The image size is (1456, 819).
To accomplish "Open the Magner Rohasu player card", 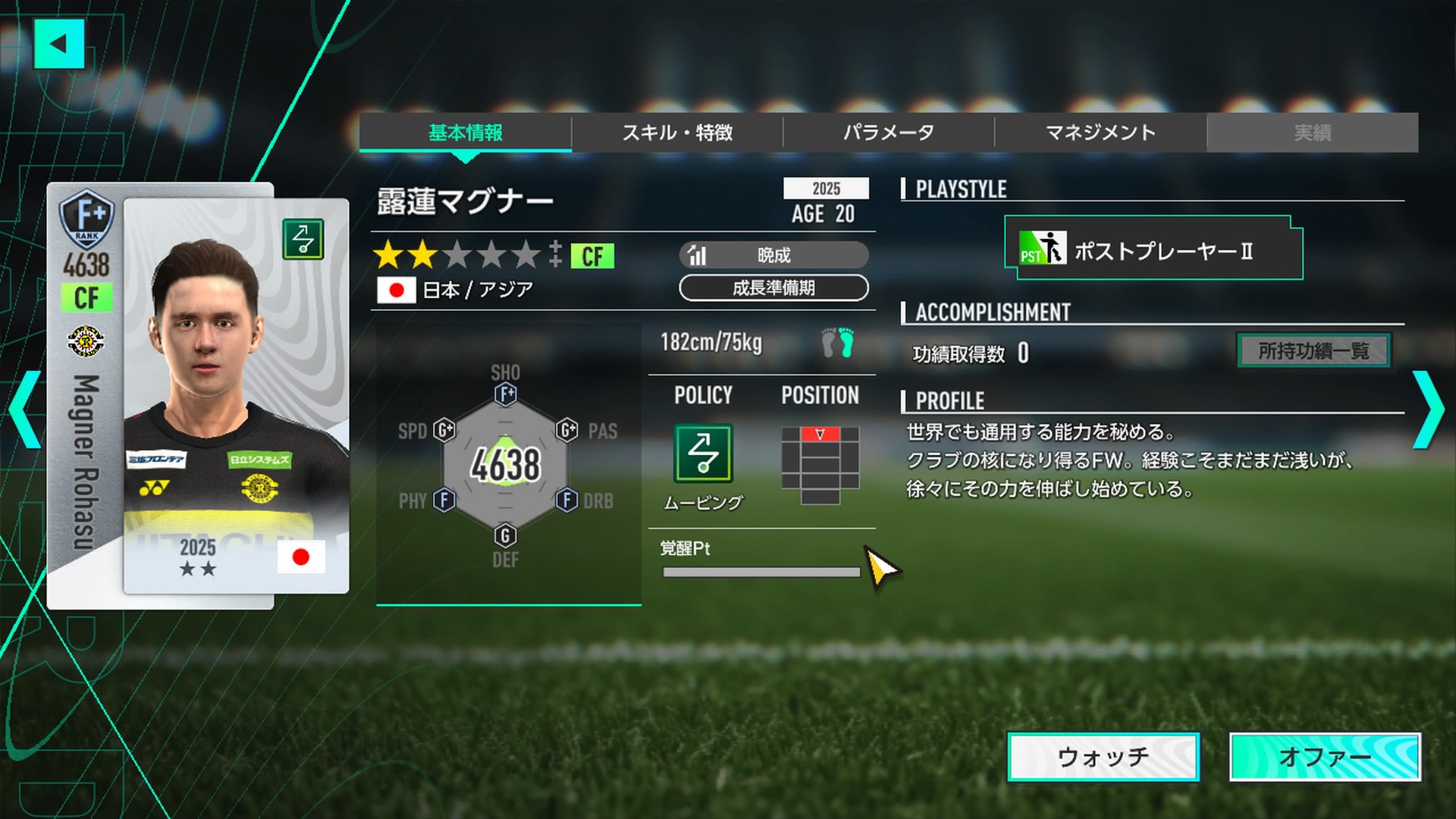I will [x=199, y=396].
